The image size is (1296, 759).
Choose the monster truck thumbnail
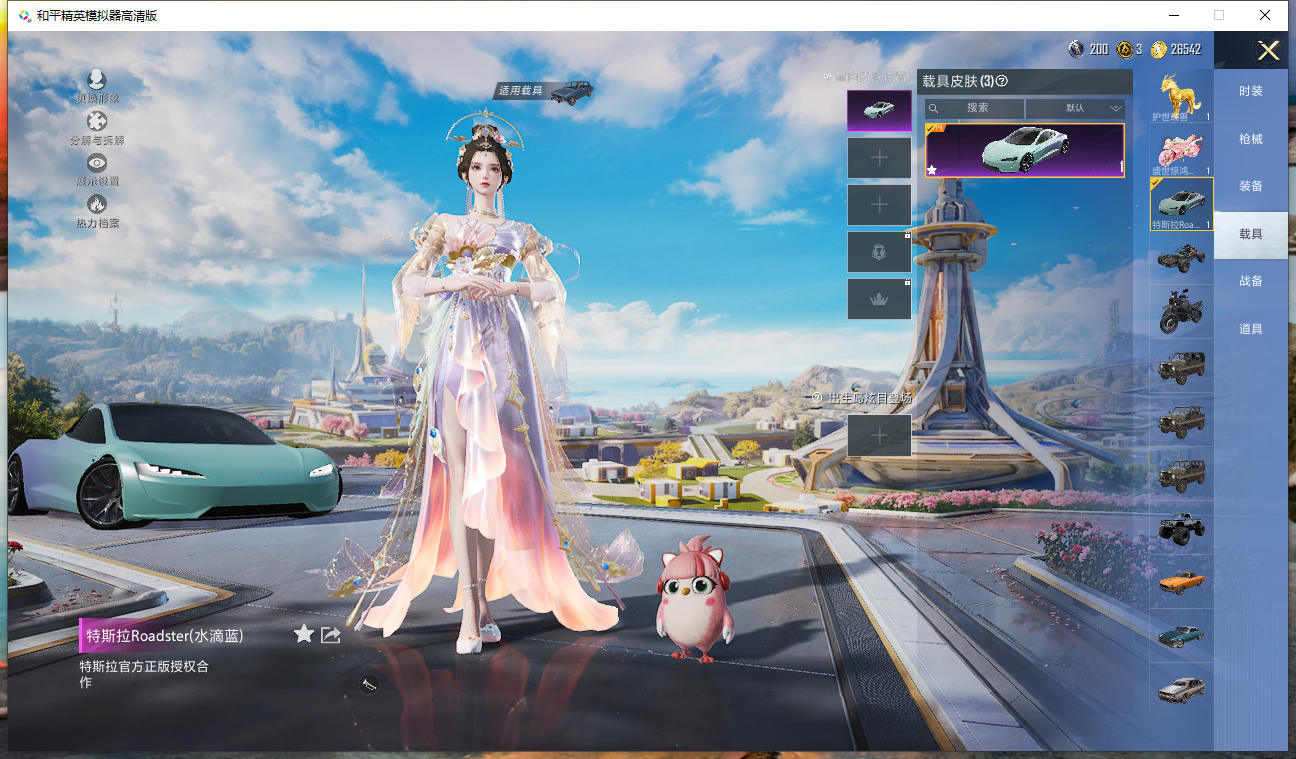[x=1181, y=528]
